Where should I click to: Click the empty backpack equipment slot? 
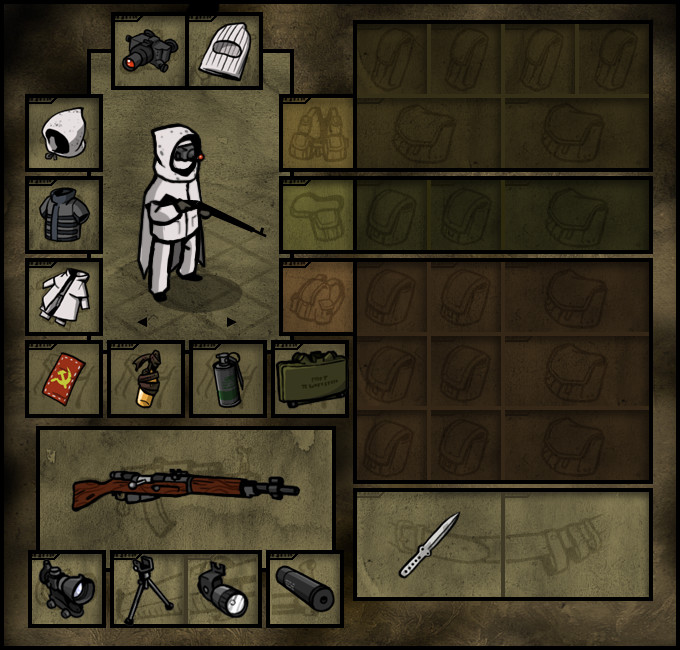coord(317,297)
